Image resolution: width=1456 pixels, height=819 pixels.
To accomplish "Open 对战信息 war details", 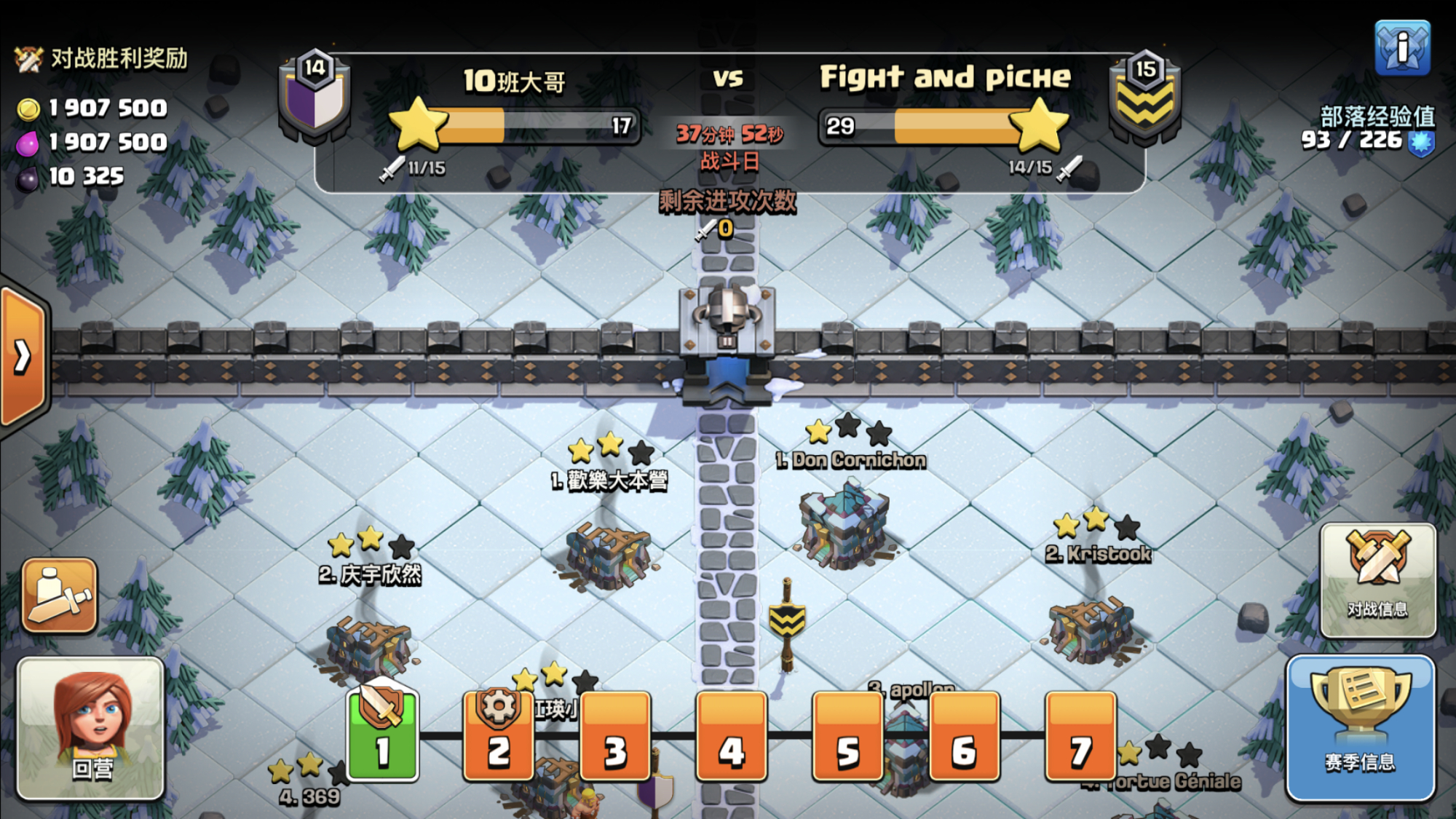I will [1377, 580].
